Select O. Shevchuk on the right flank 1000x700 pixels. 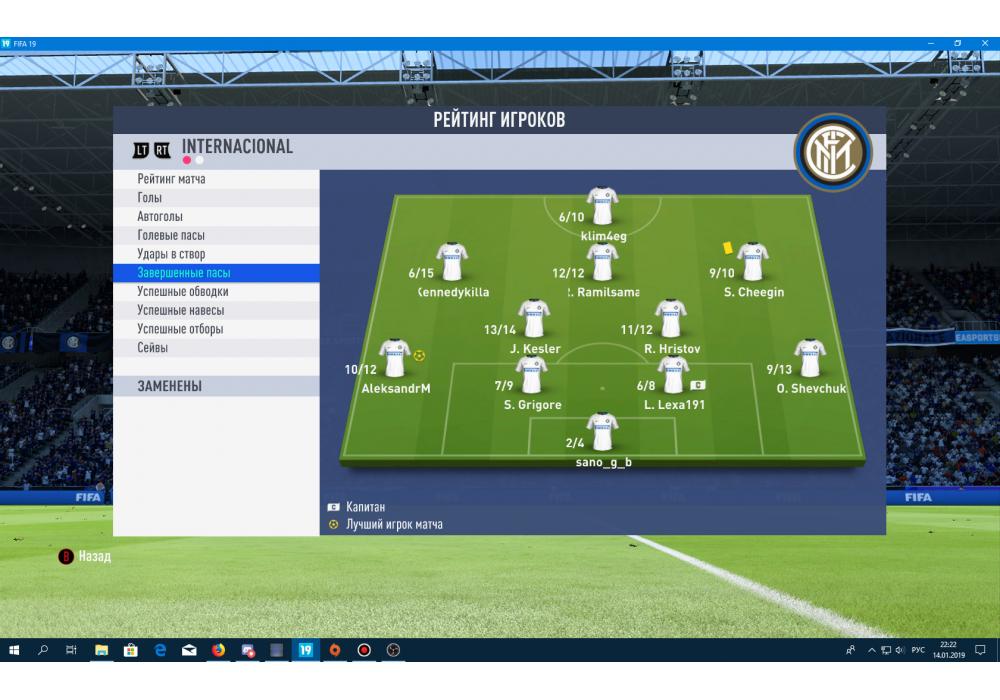(x=809, y=359)
